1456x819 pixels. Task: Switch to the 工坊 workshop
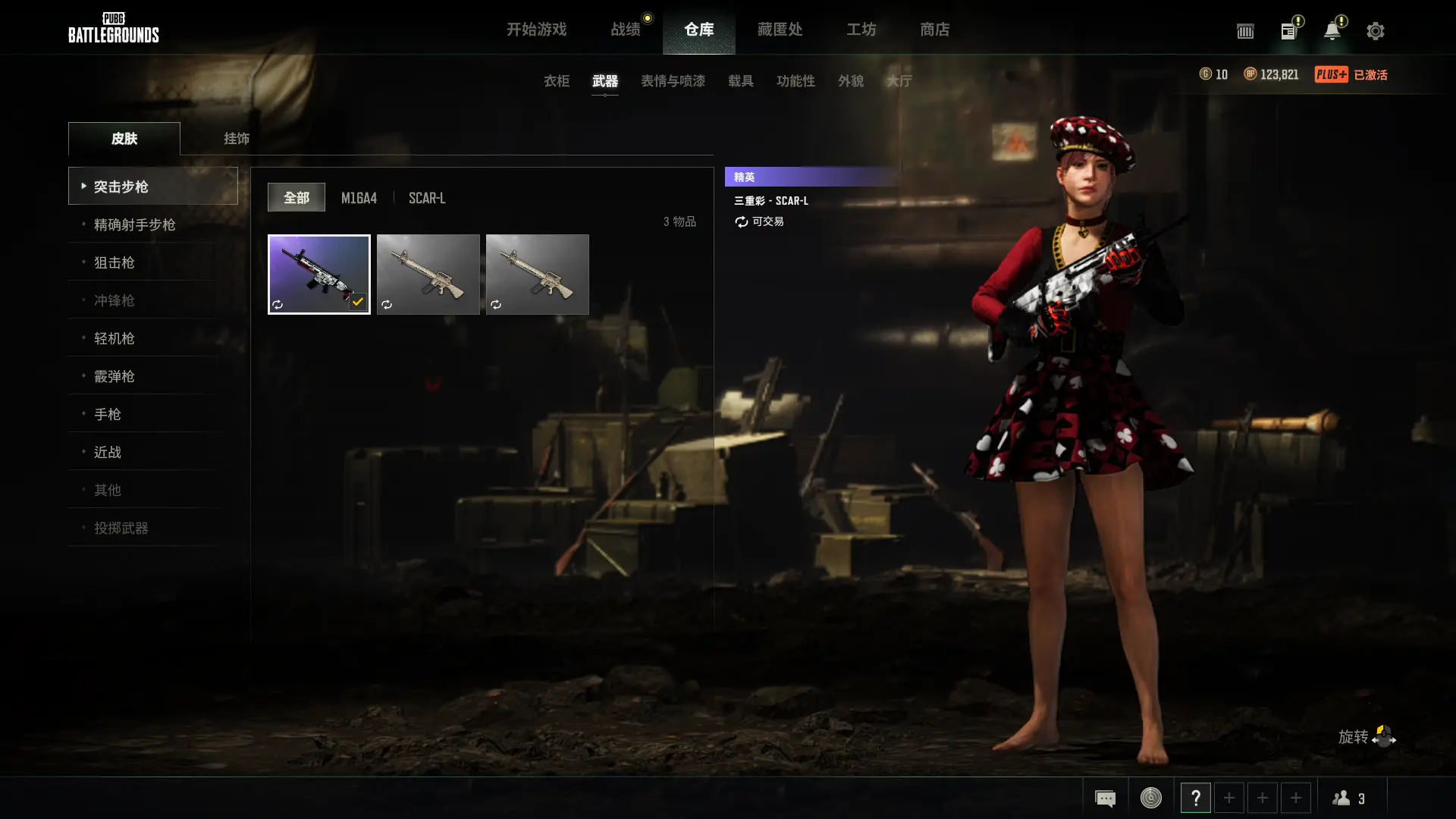(861, 30)
